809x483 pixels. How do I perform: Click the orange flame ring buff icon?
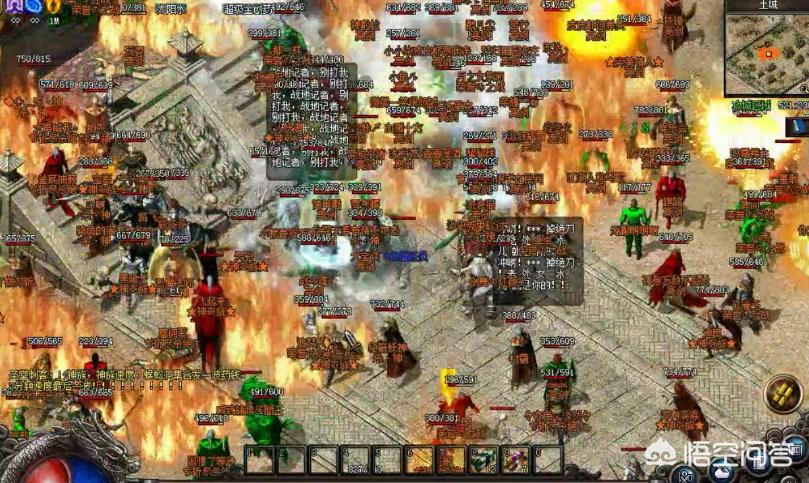point(53,5)
